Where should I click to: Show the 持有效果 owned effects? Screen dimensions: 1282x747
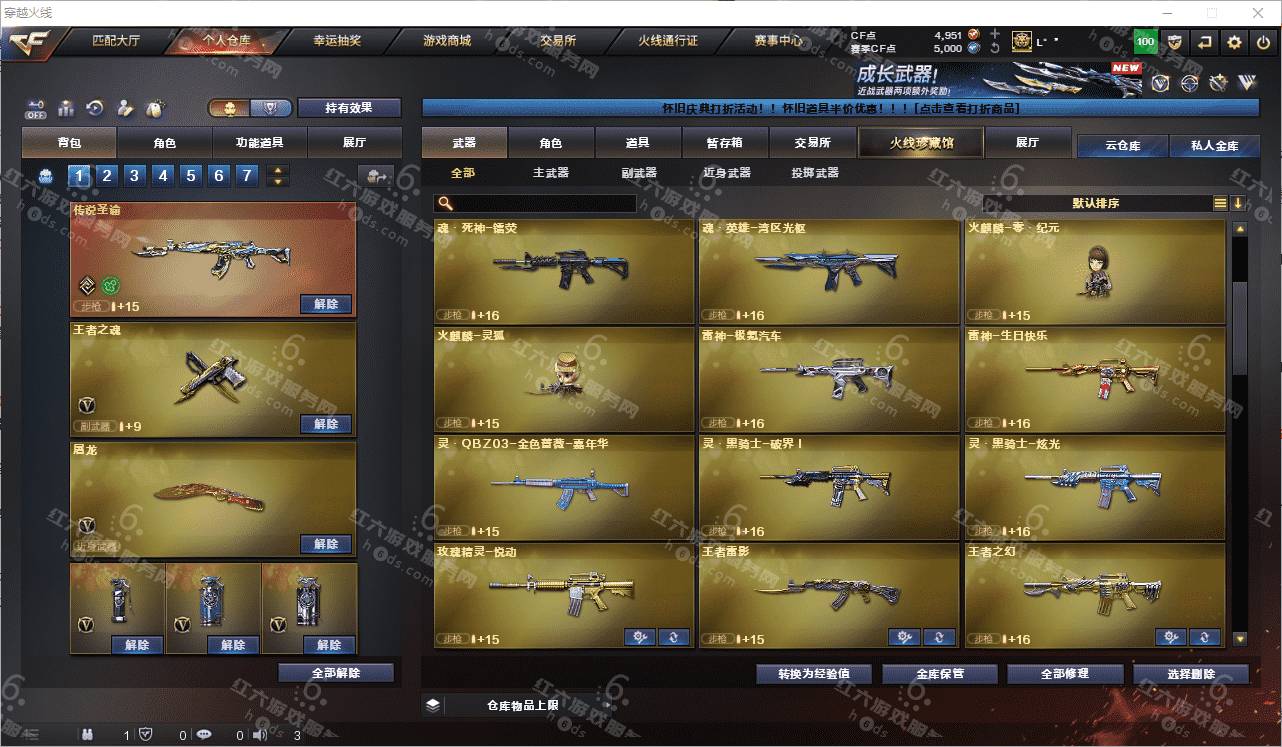tap(348, 108)
